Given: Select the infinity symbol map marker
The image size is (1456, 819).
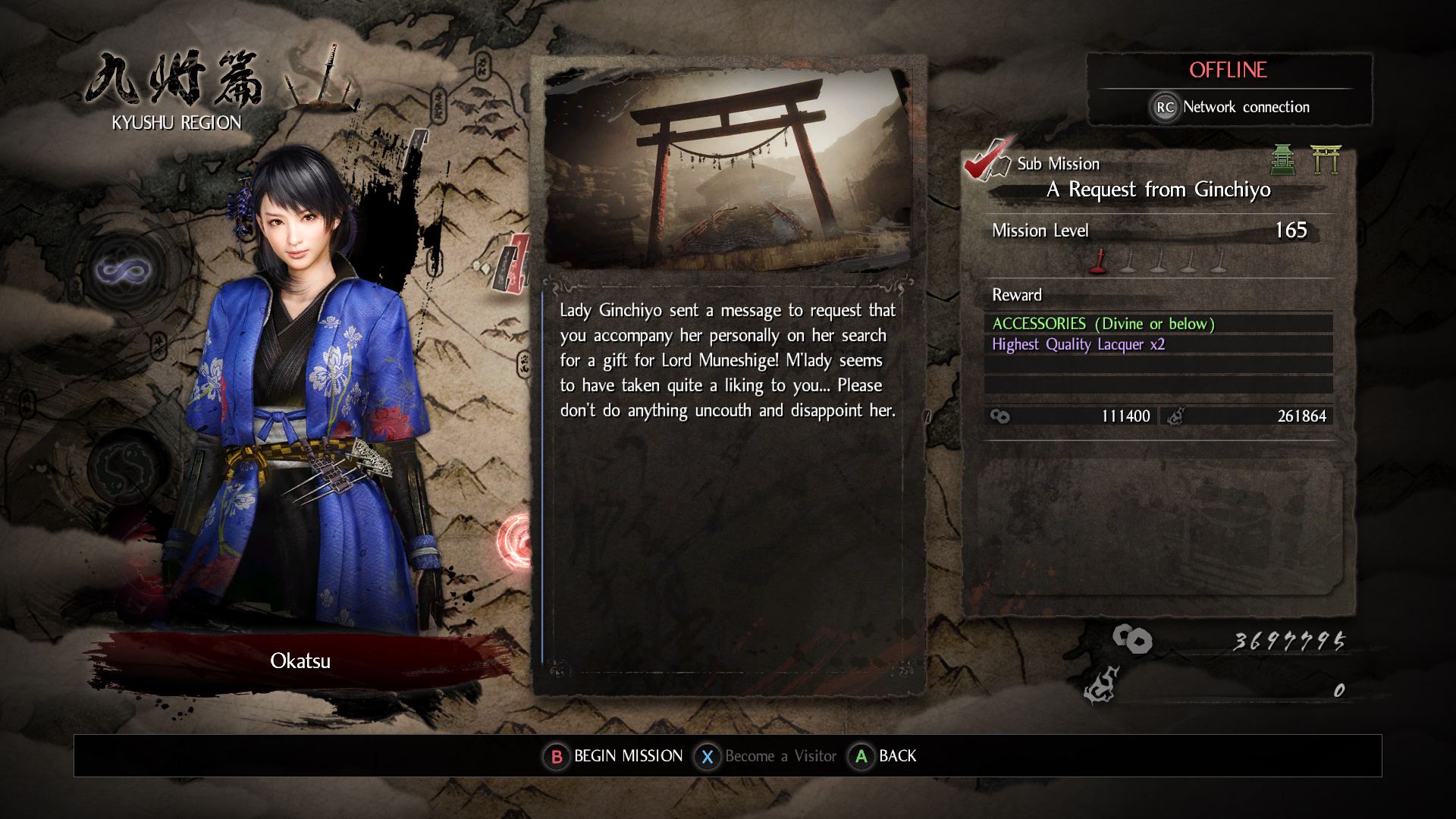Looking at the screenshot, I should [123, 270].
